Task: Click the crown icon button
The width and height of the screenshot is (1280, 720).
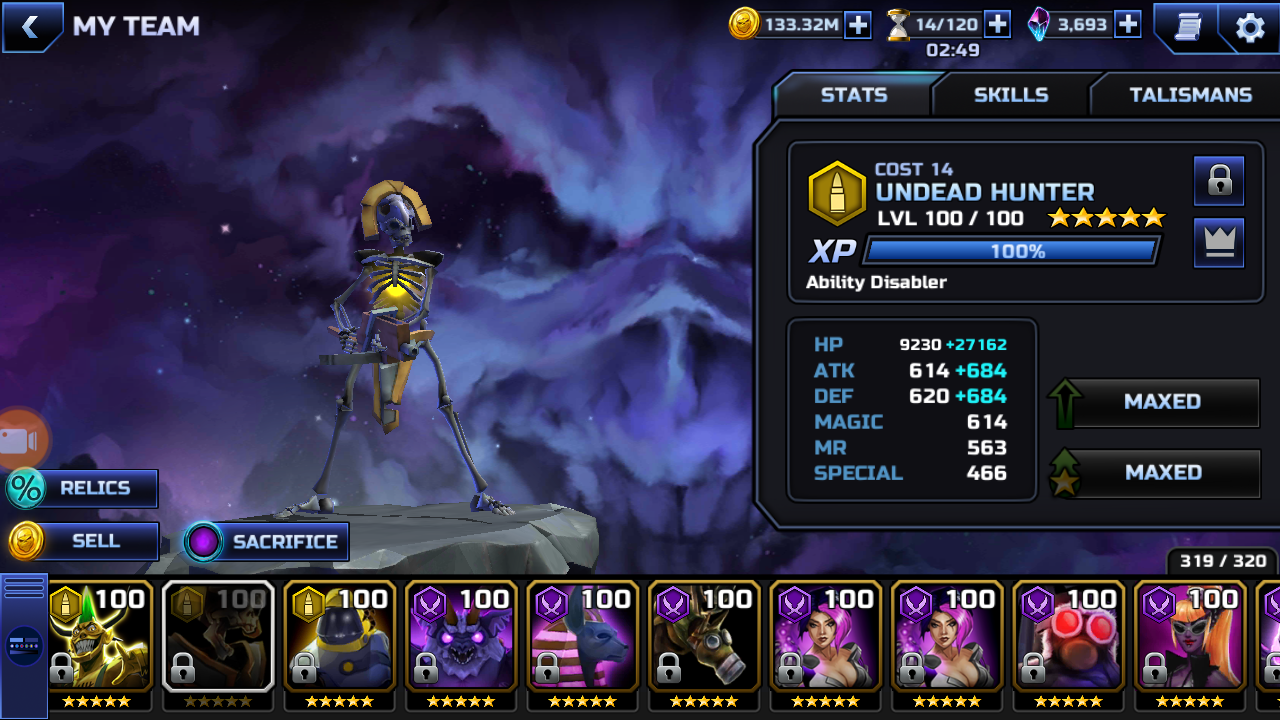Action: point(1219,243)
